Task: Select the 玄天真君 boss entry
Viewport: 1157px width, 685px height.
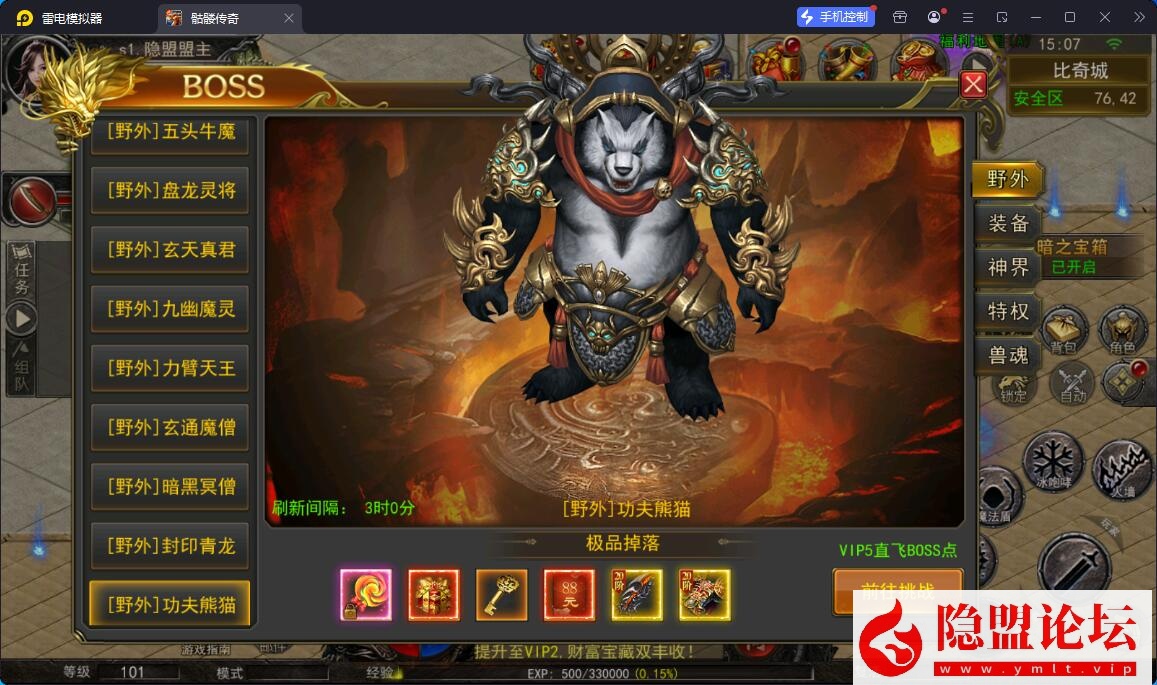Action: pos(170,250)
